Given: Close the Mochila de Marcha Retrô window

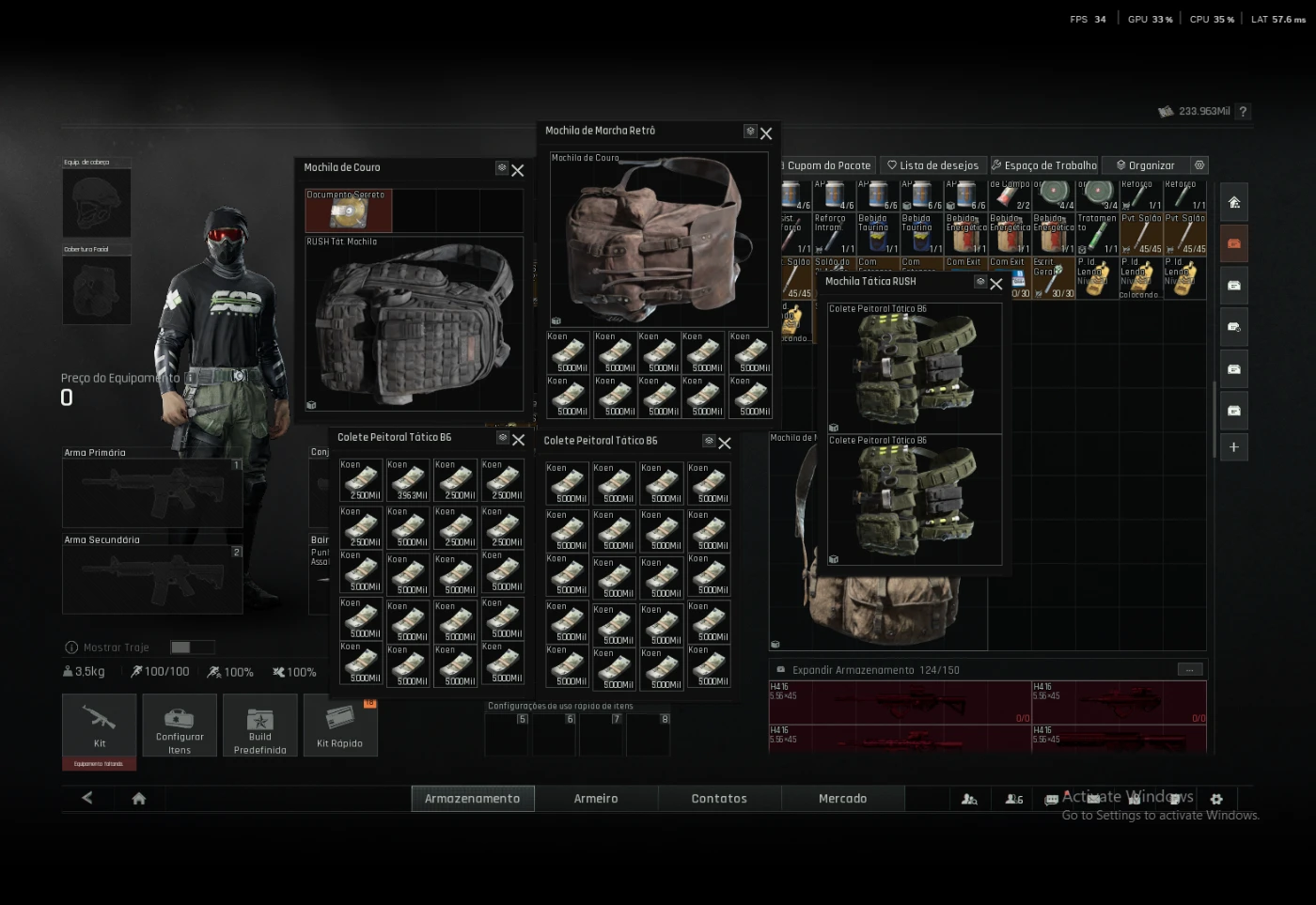Looking at the screenshot, I should click(766, 133).
